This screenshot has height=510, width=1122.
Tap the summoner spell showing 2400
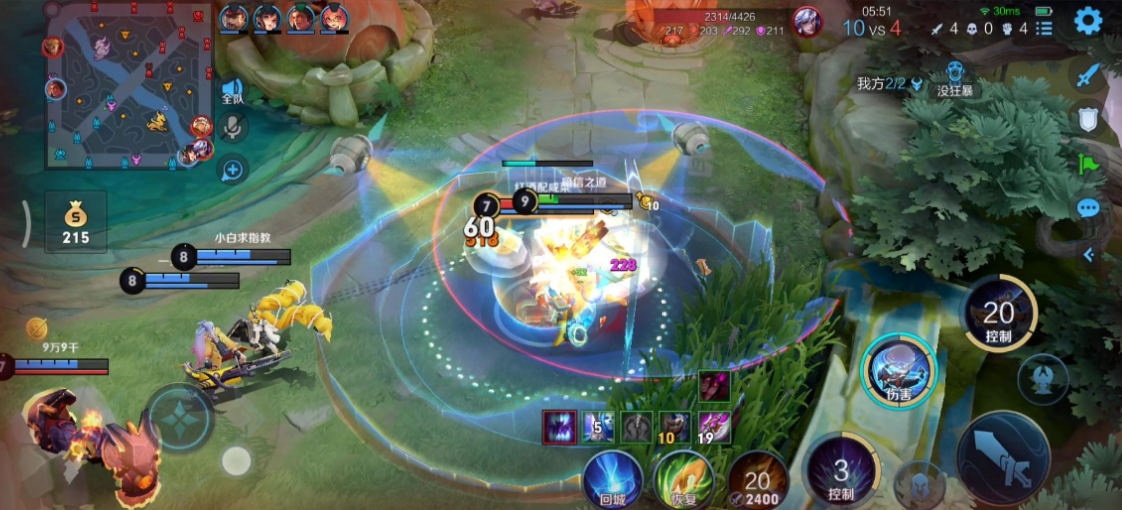tap(757, 480)
